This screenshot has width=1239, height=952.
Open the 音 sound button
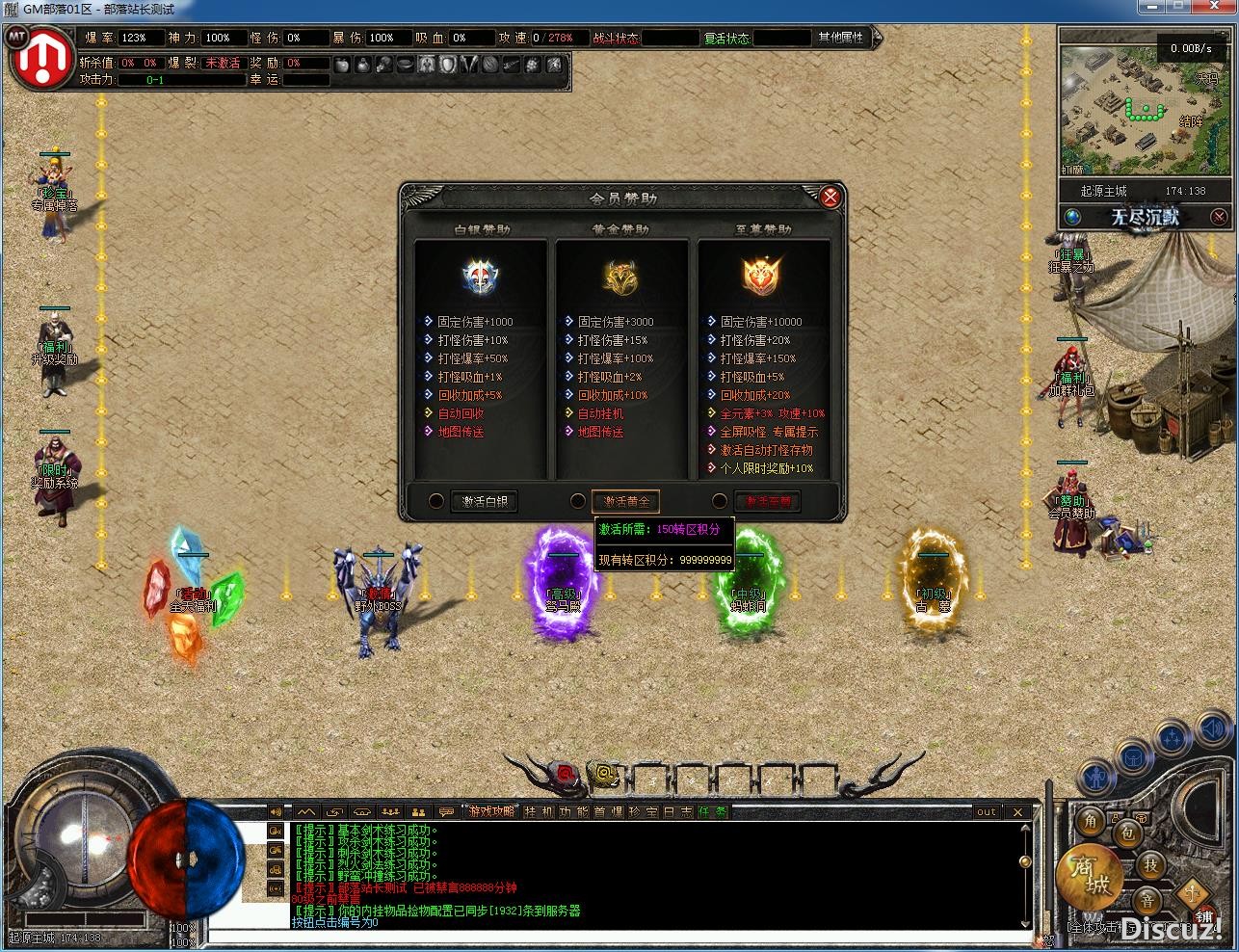[x=1147, y=901]
